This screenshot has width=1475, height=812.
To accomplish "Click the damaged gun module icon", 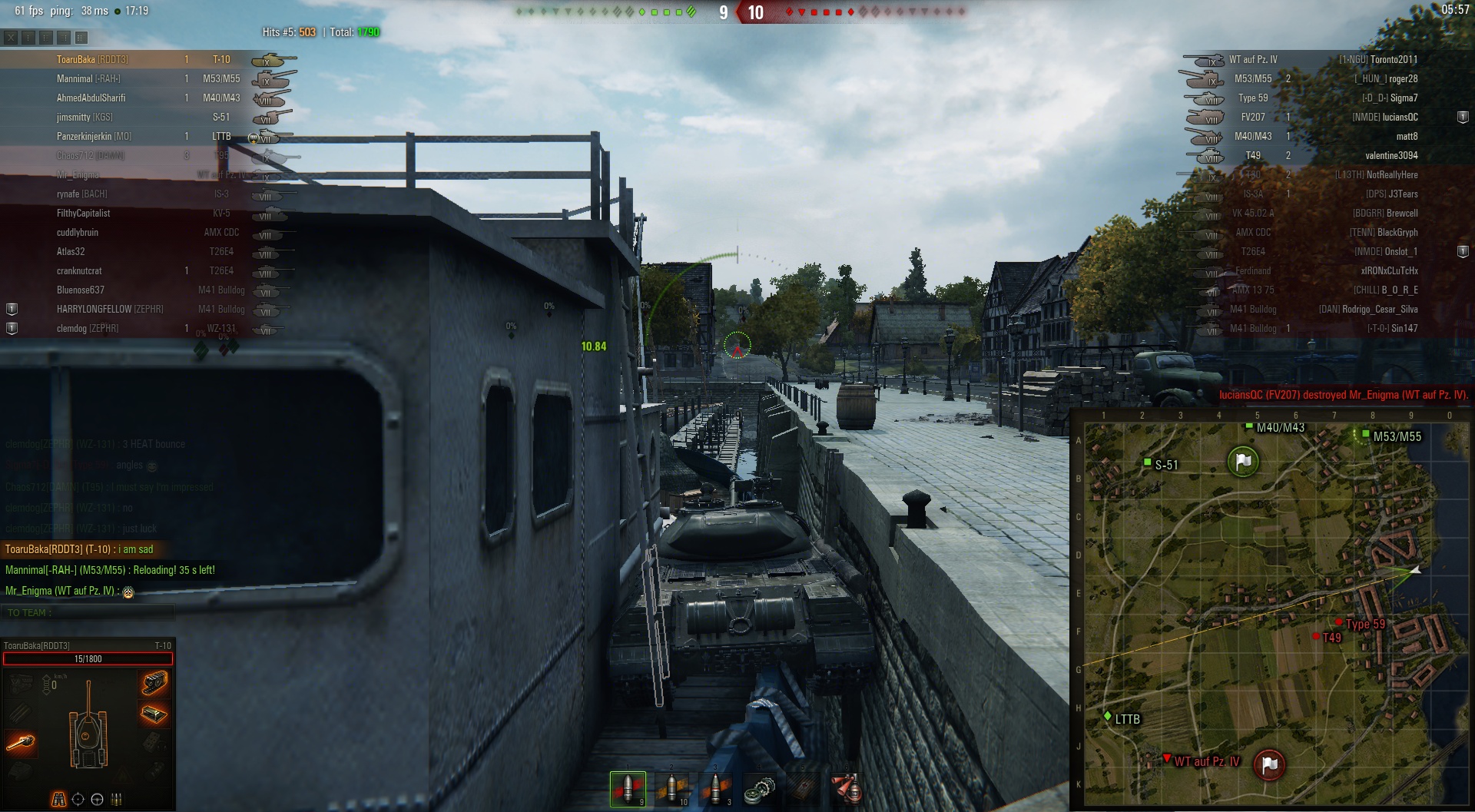I will (x=20, y=742).
